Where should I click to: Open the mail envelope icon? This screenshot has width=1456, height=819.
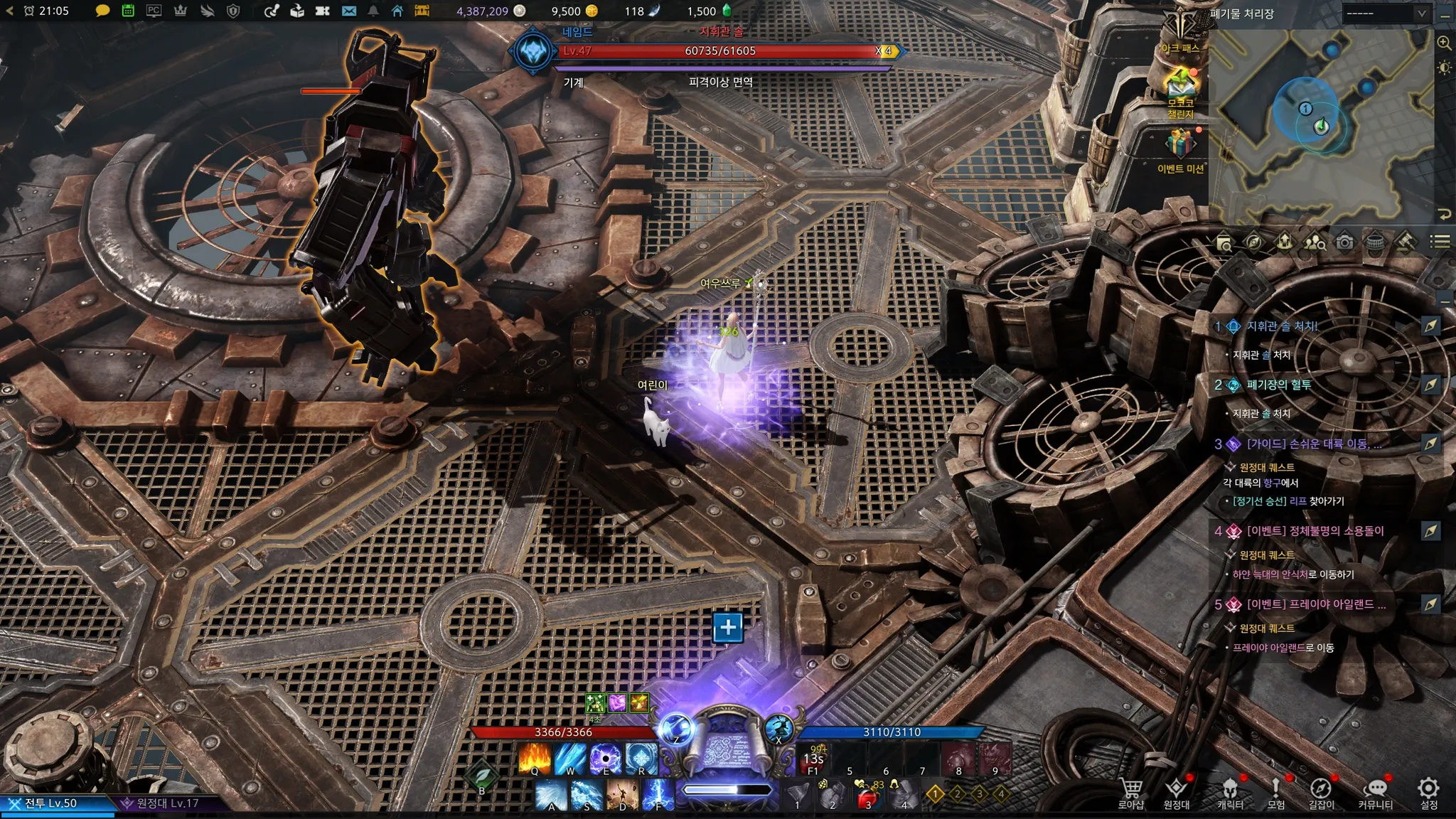[349, 11]
